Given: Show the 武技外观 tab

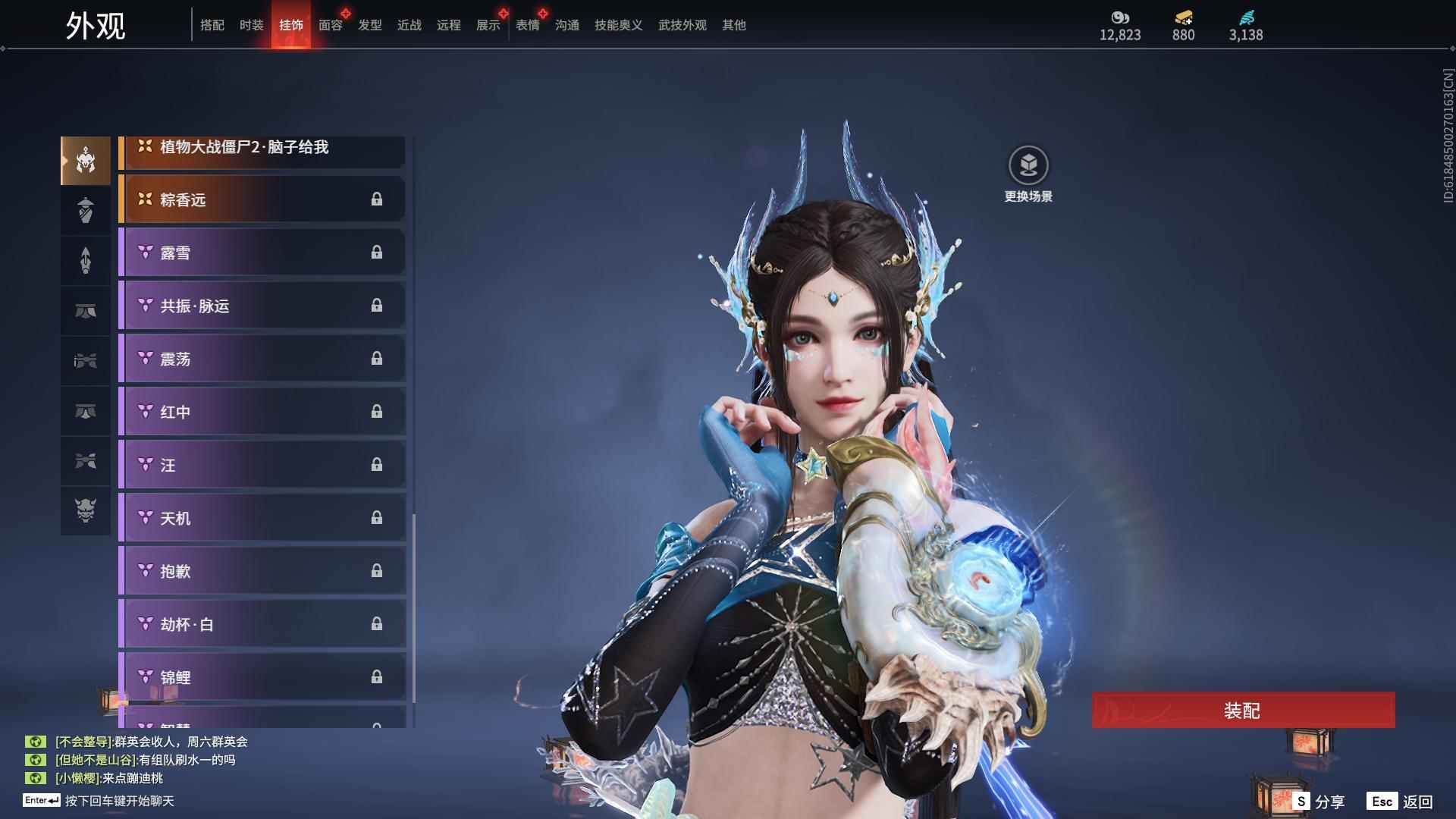Looking at the screenshot, I should click(682, 25).
